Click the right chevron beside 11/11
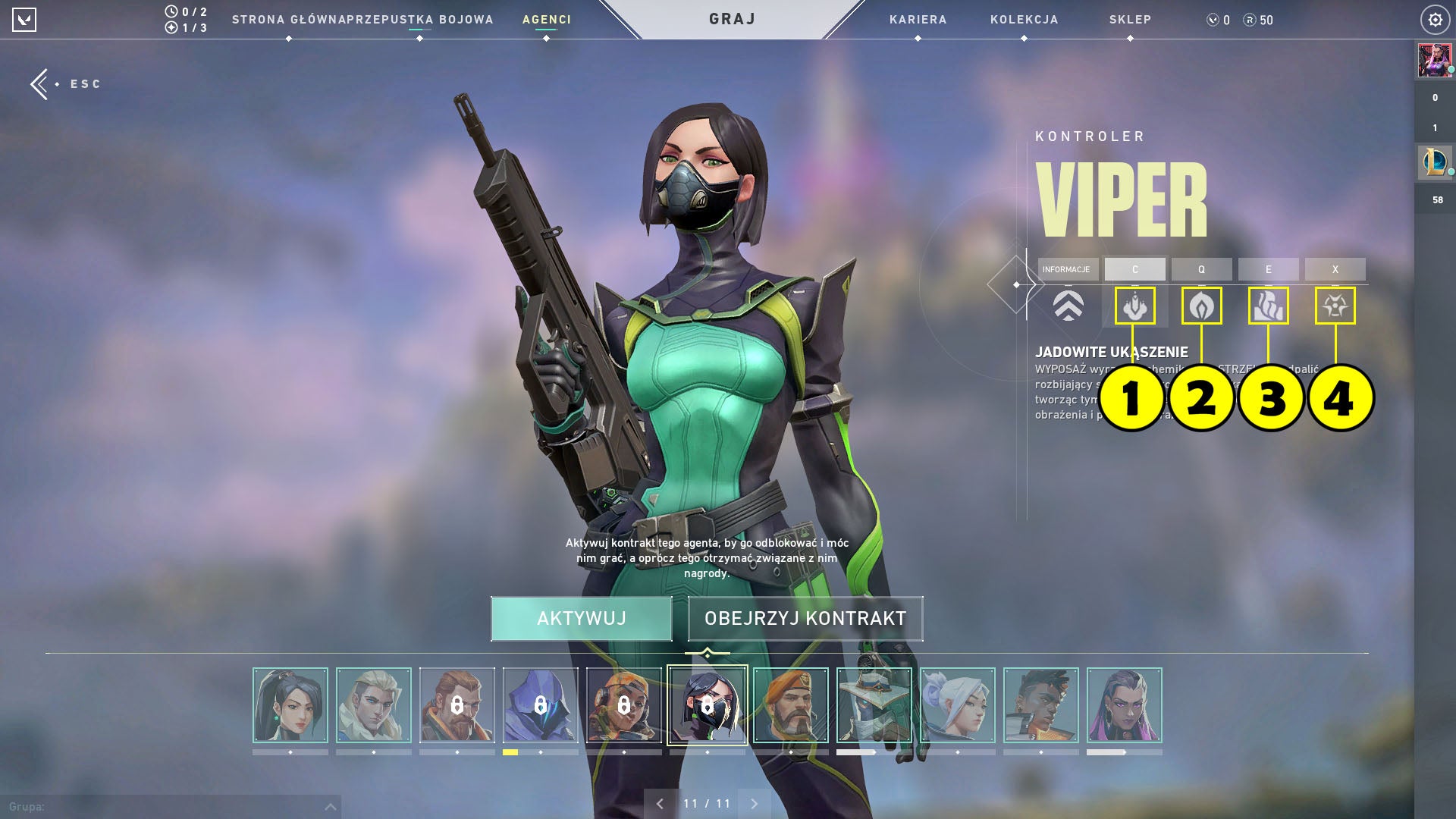The width and height of the screenshot is (1456, 819). click(x=753, y=801)
